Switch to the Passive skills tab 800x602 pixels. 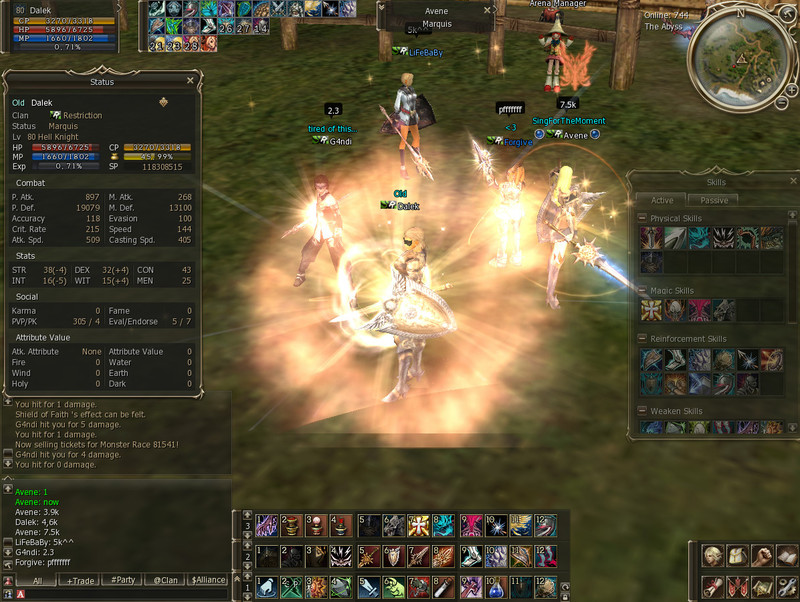[x=714, y=200]
